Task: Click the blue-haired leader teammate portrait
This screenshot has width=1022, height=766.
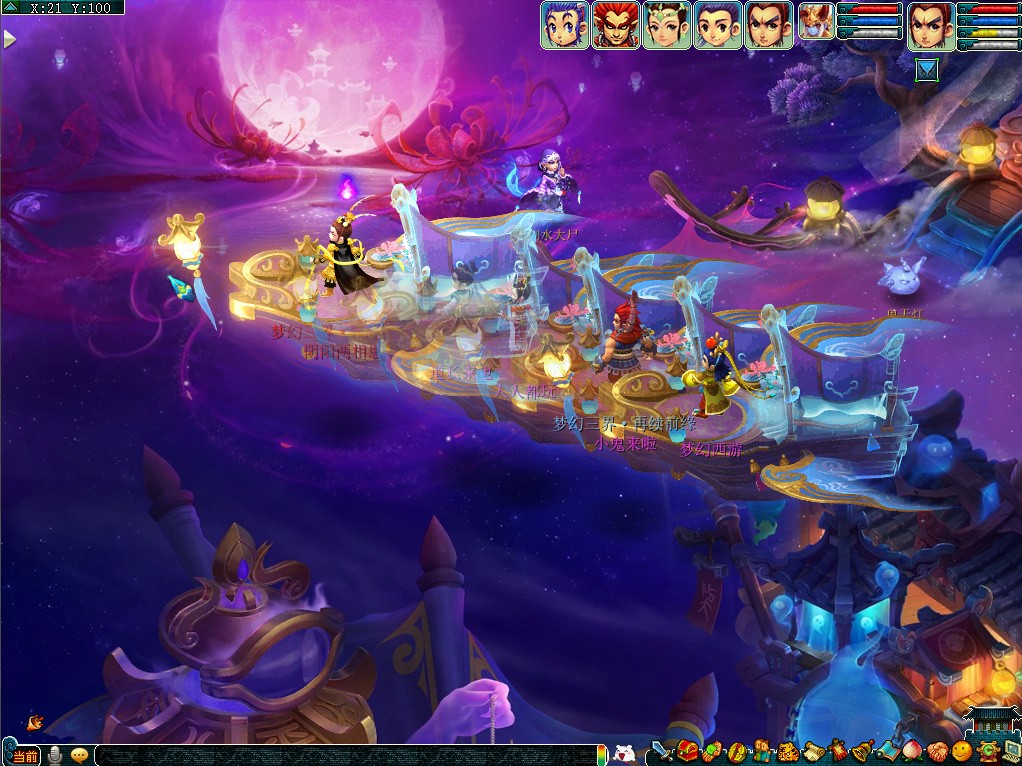Action: (565, 25)
